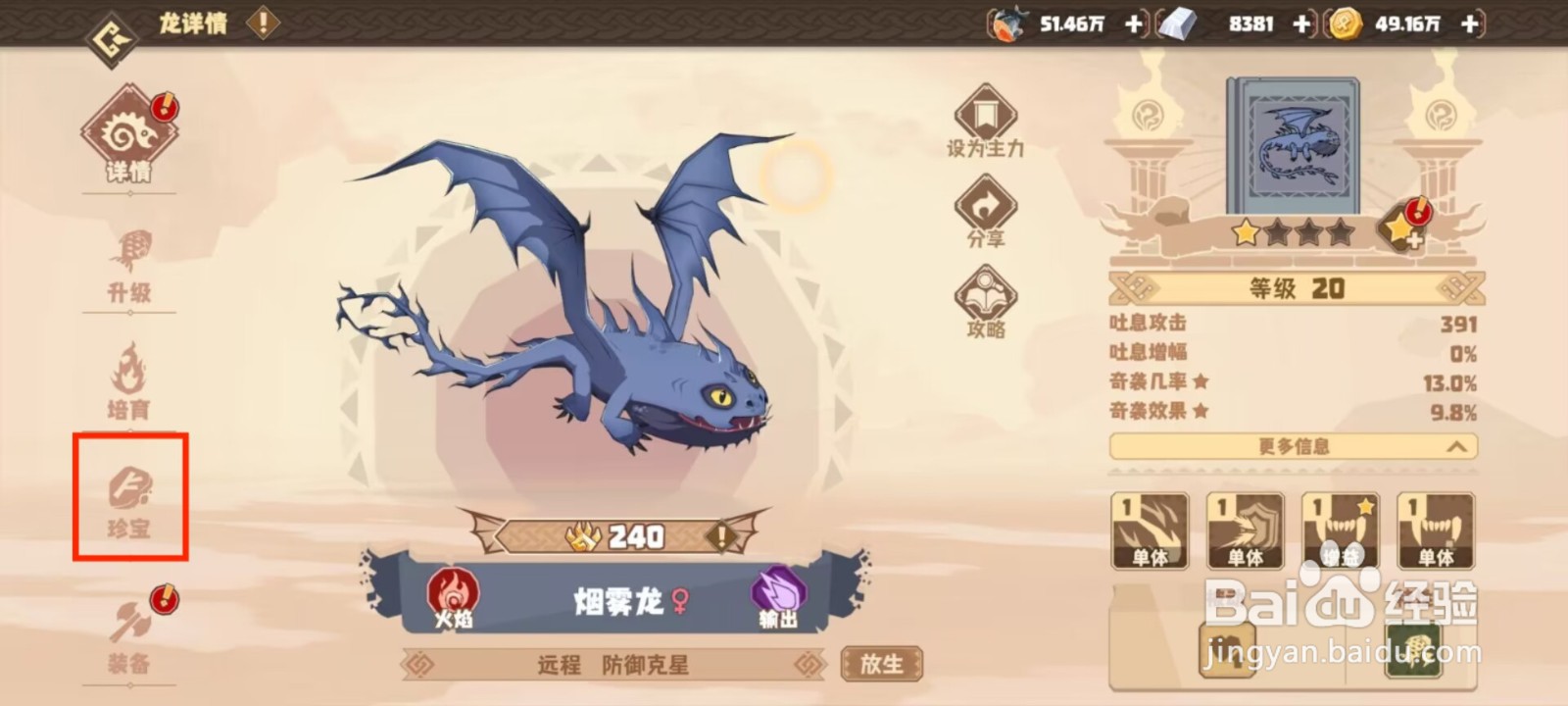Click the dragon head currency icon
The image size is (1568, 706).
click(1008, 22)
